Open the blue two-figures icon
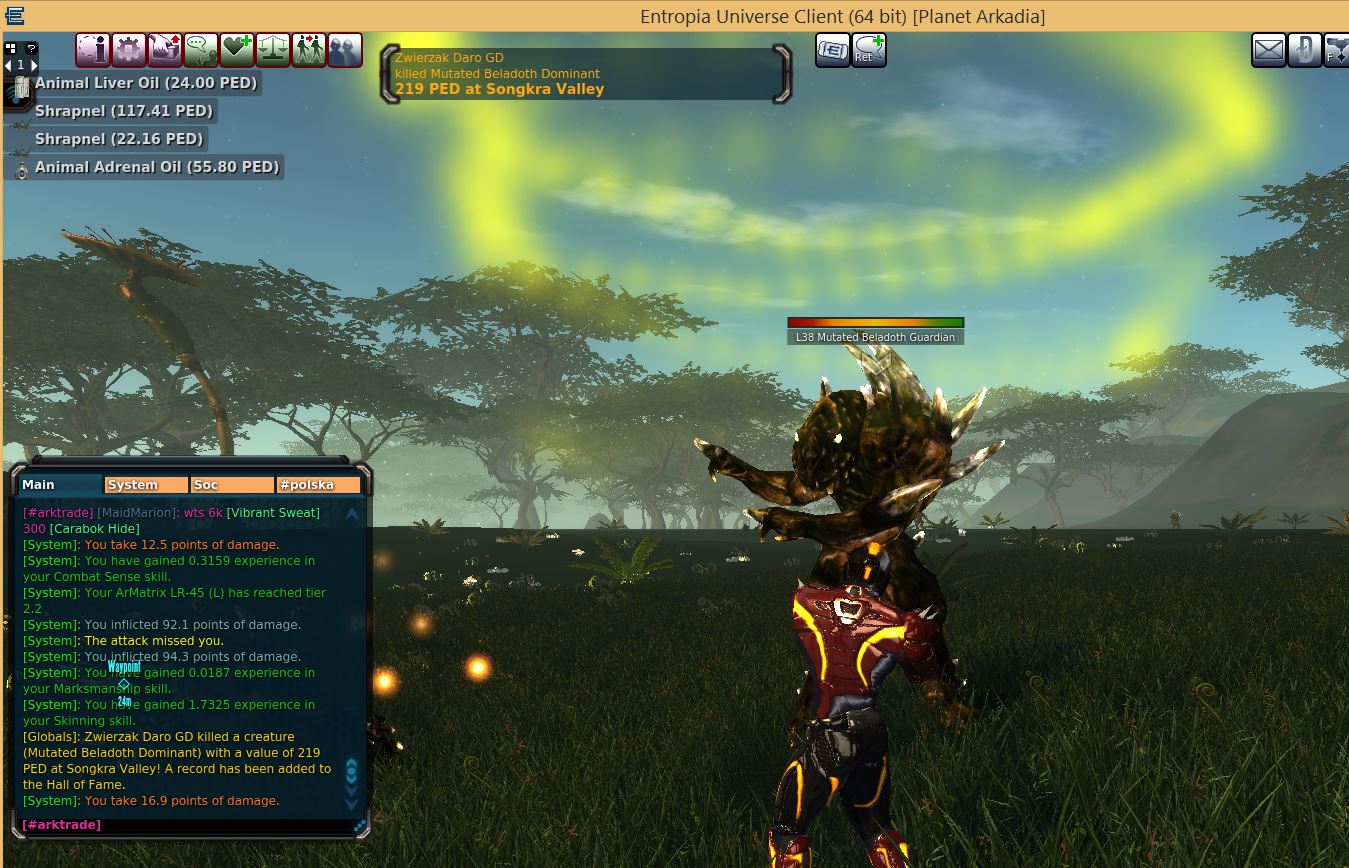This screenshot has width=1349, height=868. pyautogui.click(x=345, y=49)
